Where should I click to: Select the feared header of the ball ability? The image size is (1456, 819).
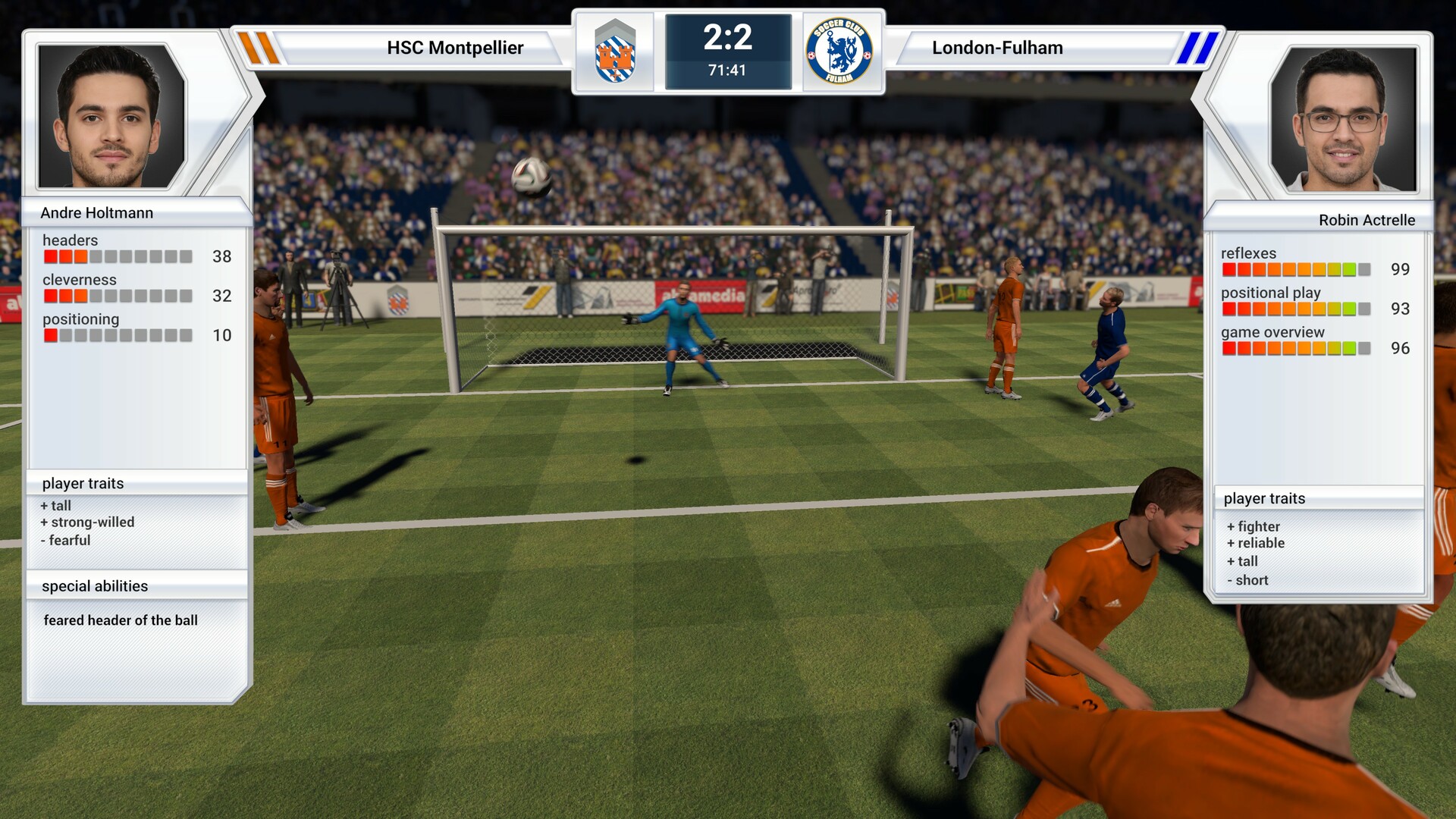pyautogui.click(x=121, y=620)
